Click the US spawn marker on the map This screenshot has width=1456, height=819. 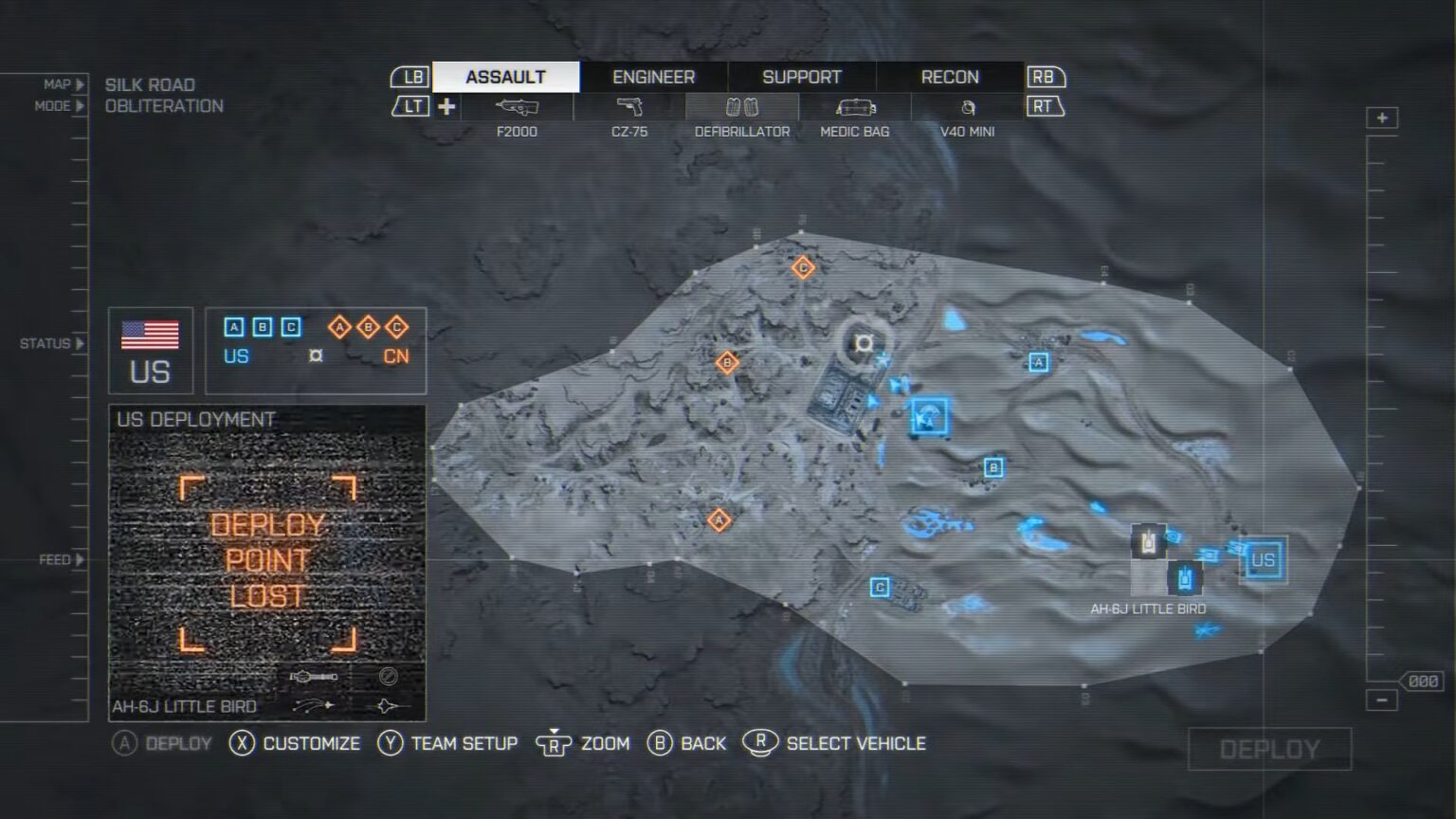1263,561
